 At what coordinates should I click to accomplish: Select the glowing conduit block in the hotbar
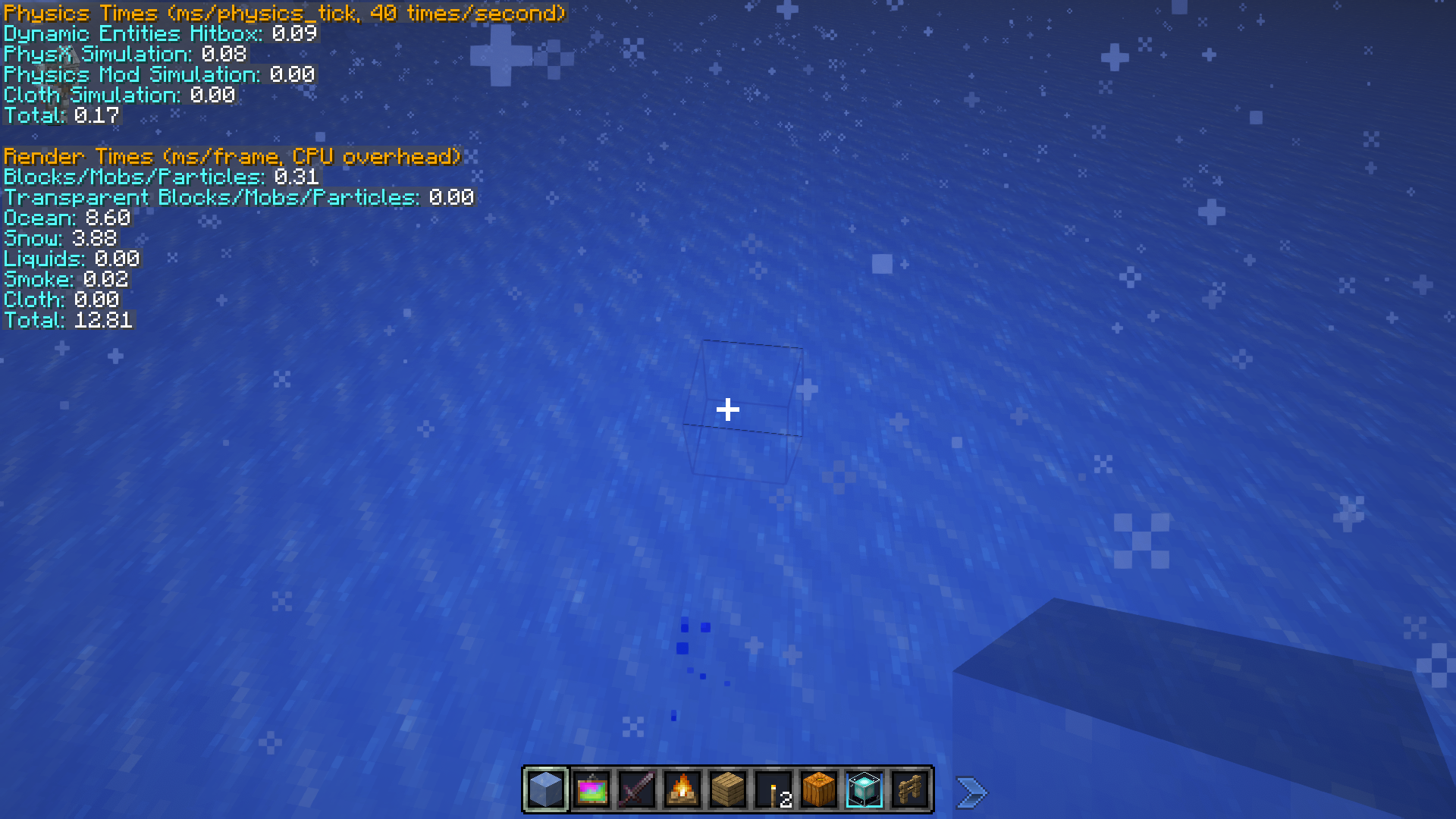click(864, 789)
